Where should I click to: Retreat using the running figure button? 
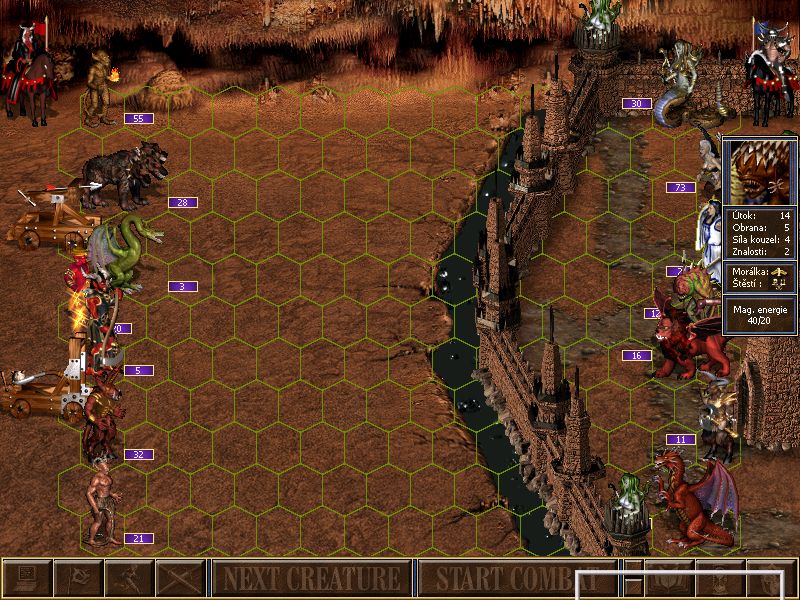click(x=129, y=578)
